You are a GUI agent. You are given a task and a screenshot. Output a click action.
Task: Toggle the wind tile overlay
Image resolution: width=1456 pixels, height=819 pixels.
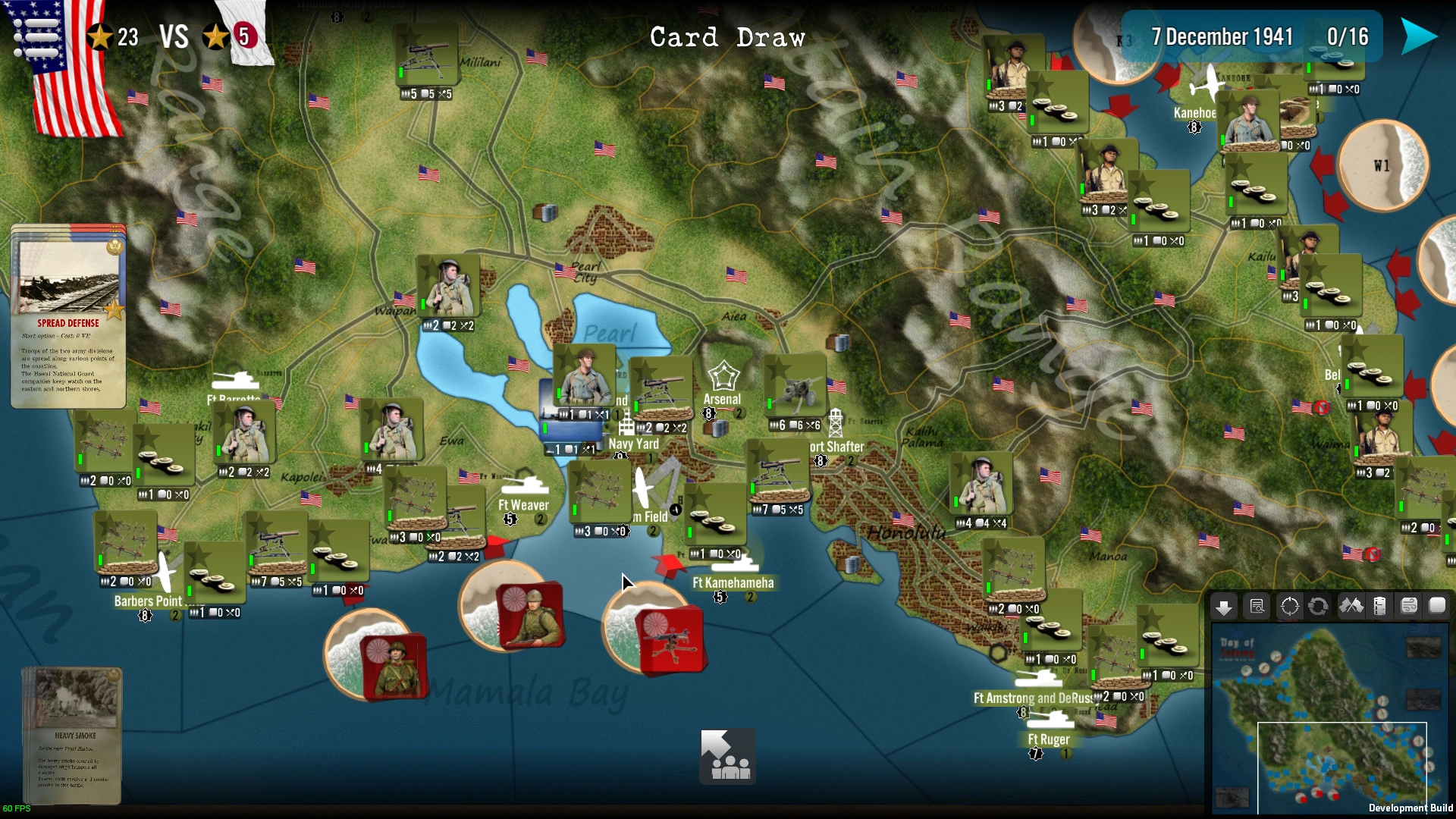coord(1409,607)
